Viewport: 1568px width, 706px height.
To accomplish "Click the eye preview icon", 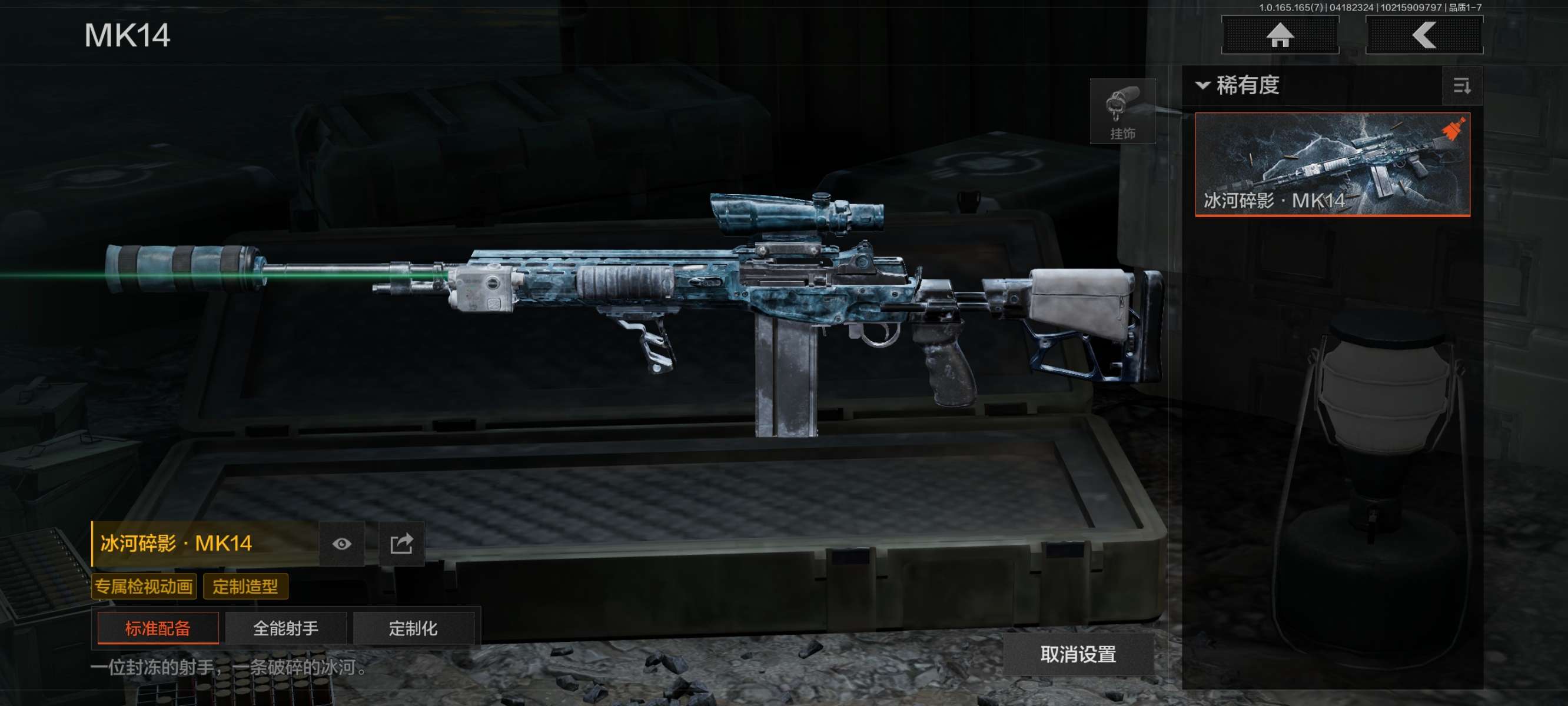I will (341, 544).
